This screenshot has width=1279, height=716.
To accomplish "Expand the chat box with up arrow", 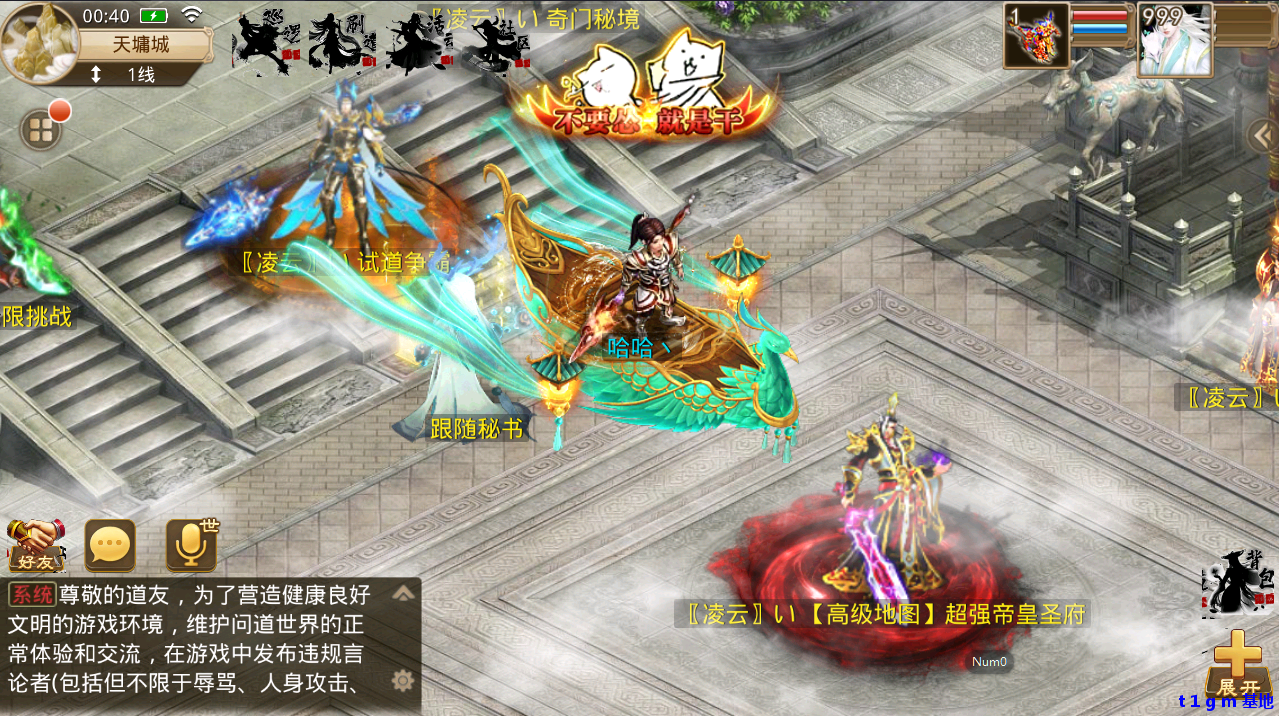I will (x=403, y=593).
